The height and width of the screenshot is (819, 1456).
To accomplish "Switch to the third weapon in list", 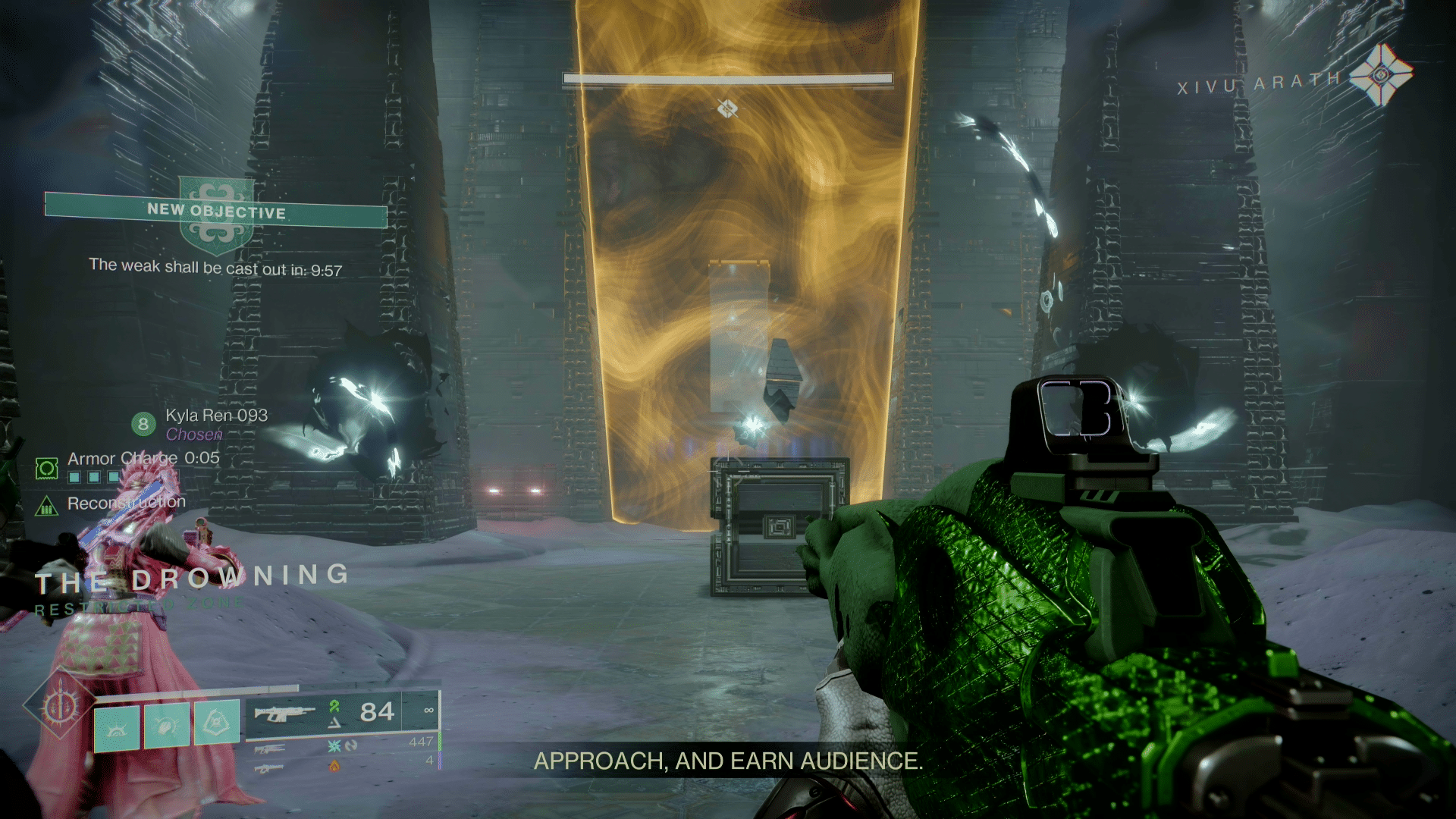I will point(269,768).
